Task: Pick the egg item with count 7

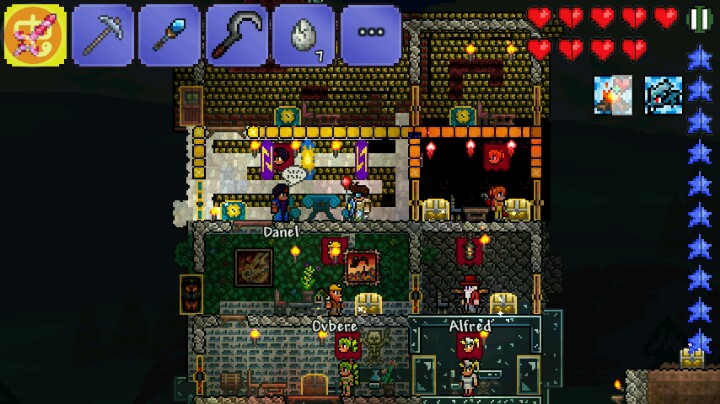Action: (x=303, y=35)
